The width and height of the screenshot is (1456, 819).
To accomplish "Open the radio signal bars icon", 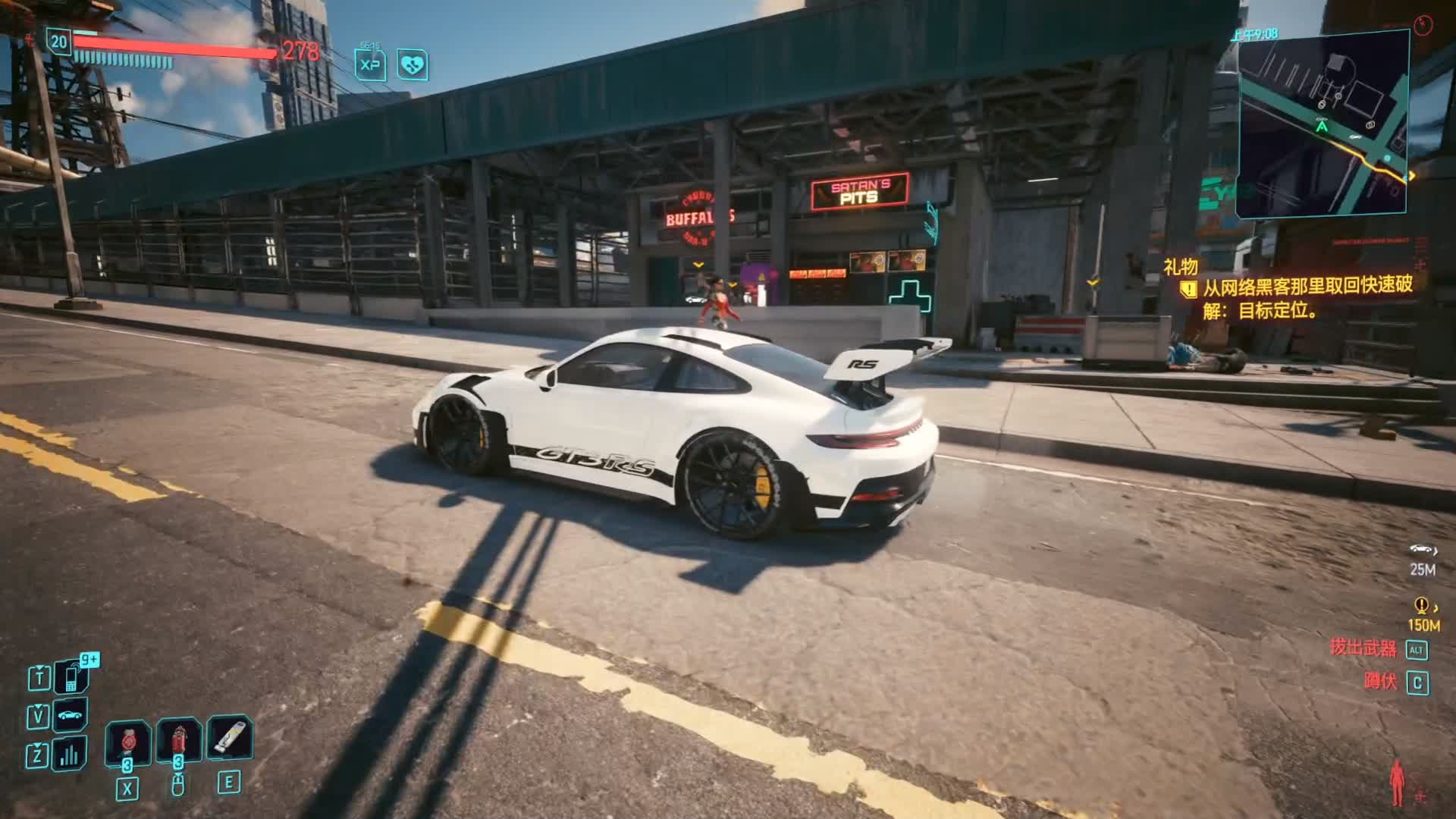I will [70, 754].
